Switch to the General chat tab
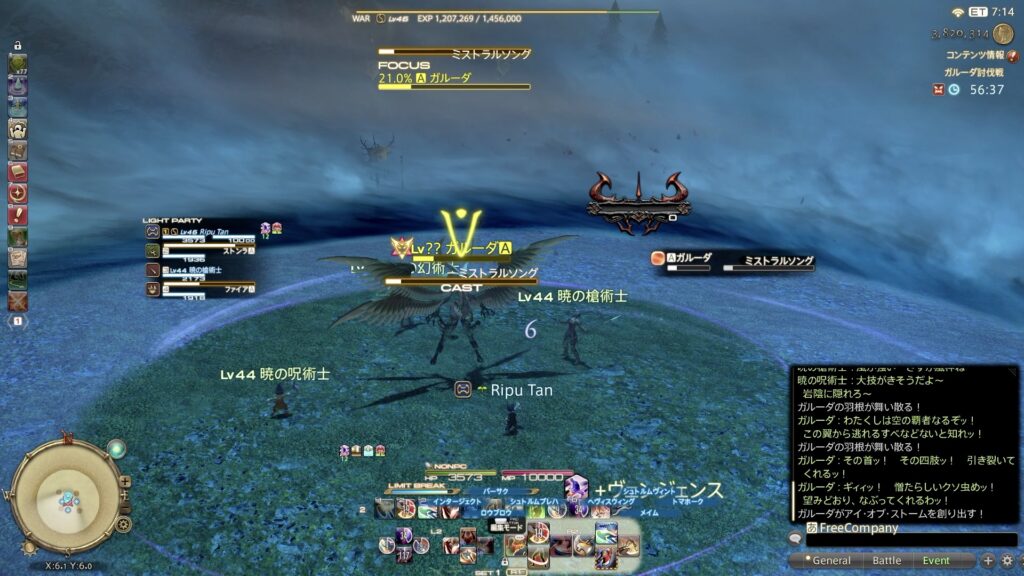 831,561
